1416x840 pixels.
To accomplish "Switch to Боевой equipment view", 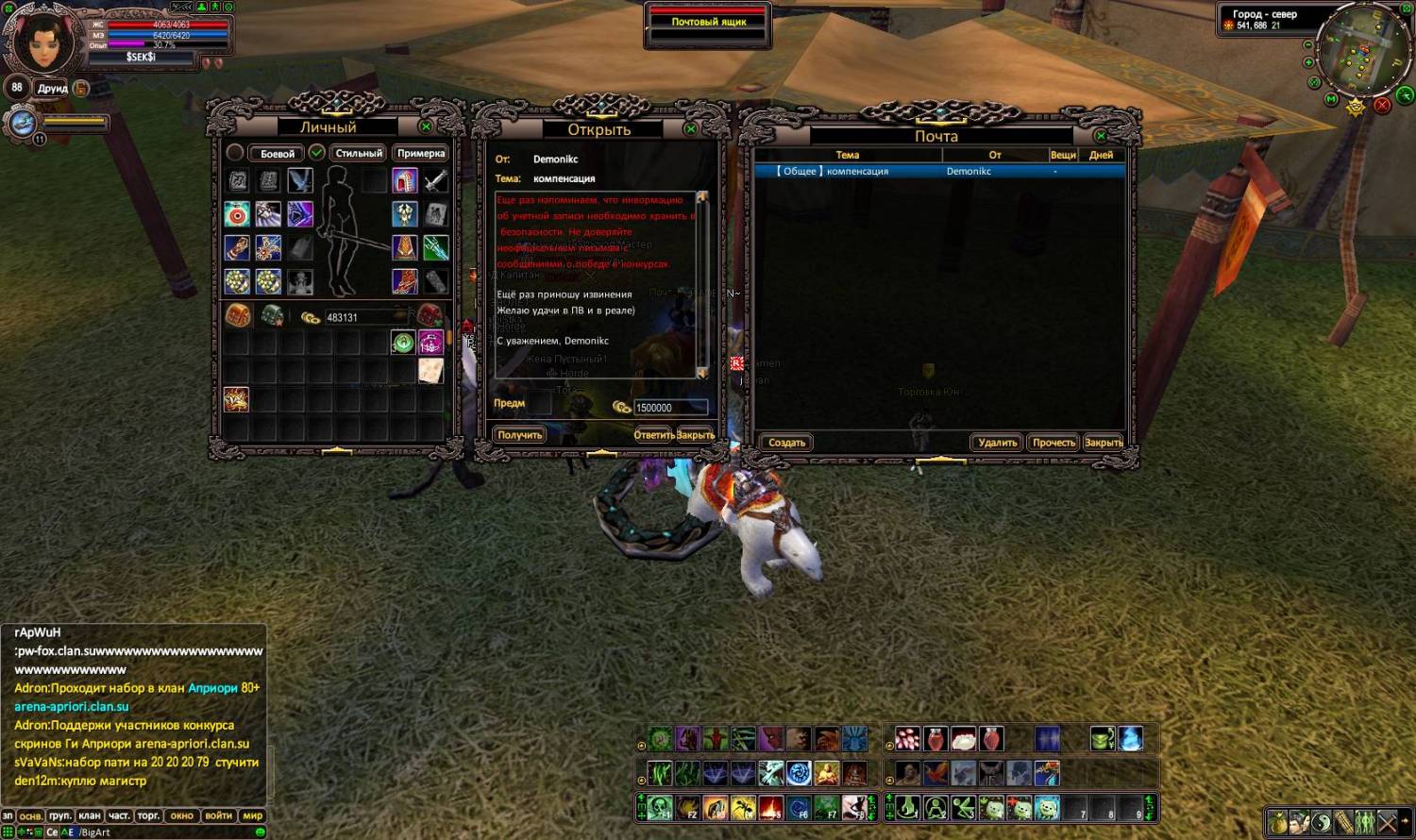I will (277, 154).
